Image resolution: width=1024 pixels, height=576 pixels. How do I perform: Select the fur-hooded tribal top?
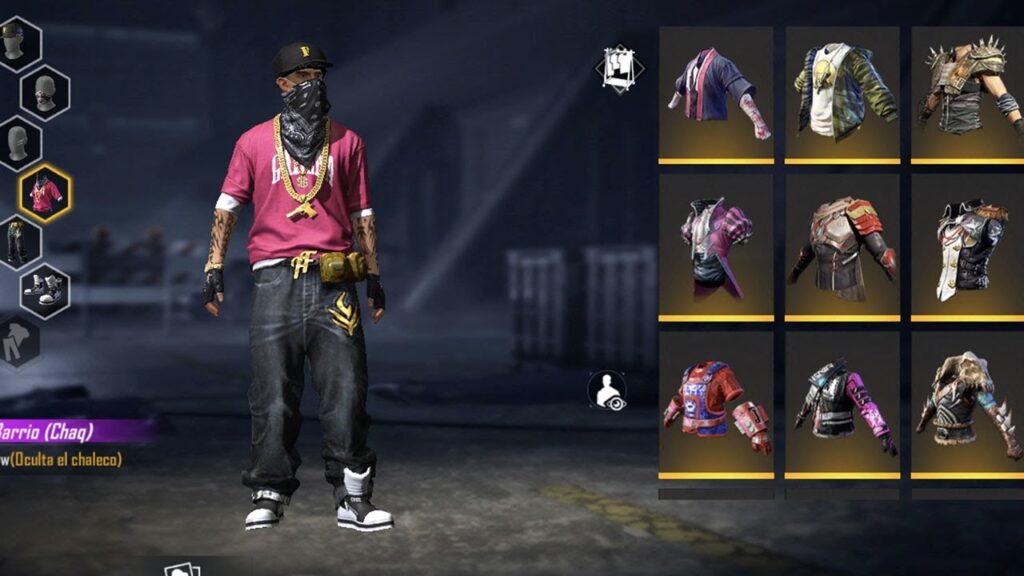point(967,405)
